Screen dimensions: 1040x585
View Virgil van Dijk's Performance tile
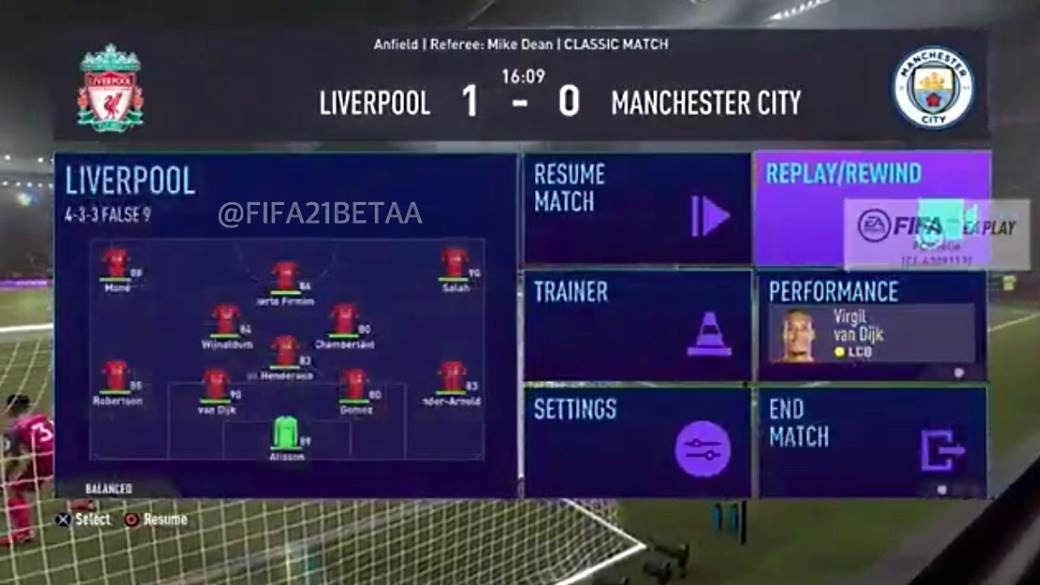click(872, 326)
